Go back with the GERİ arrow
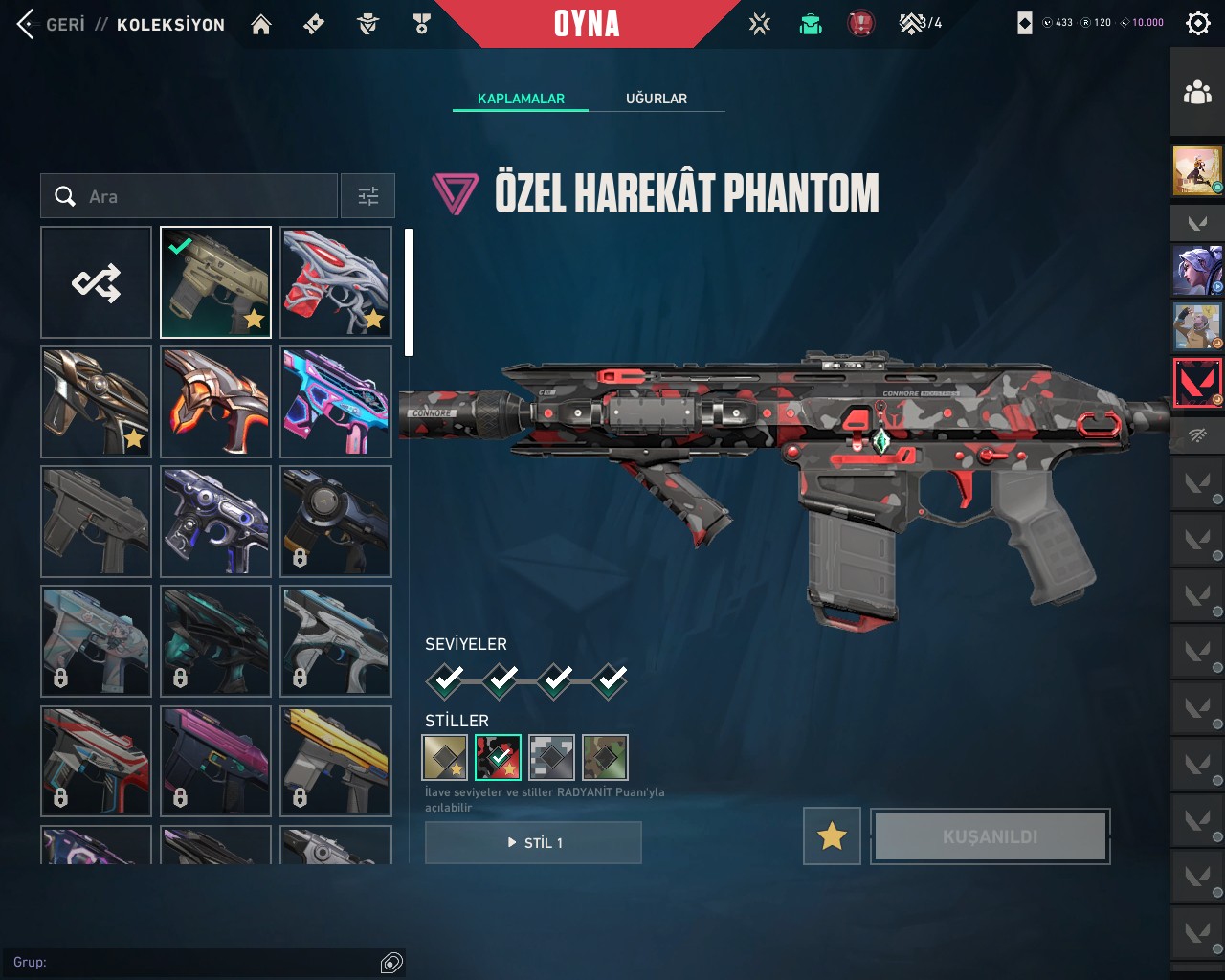Viewport: 1225px width, 980px height. click(27, 24)
